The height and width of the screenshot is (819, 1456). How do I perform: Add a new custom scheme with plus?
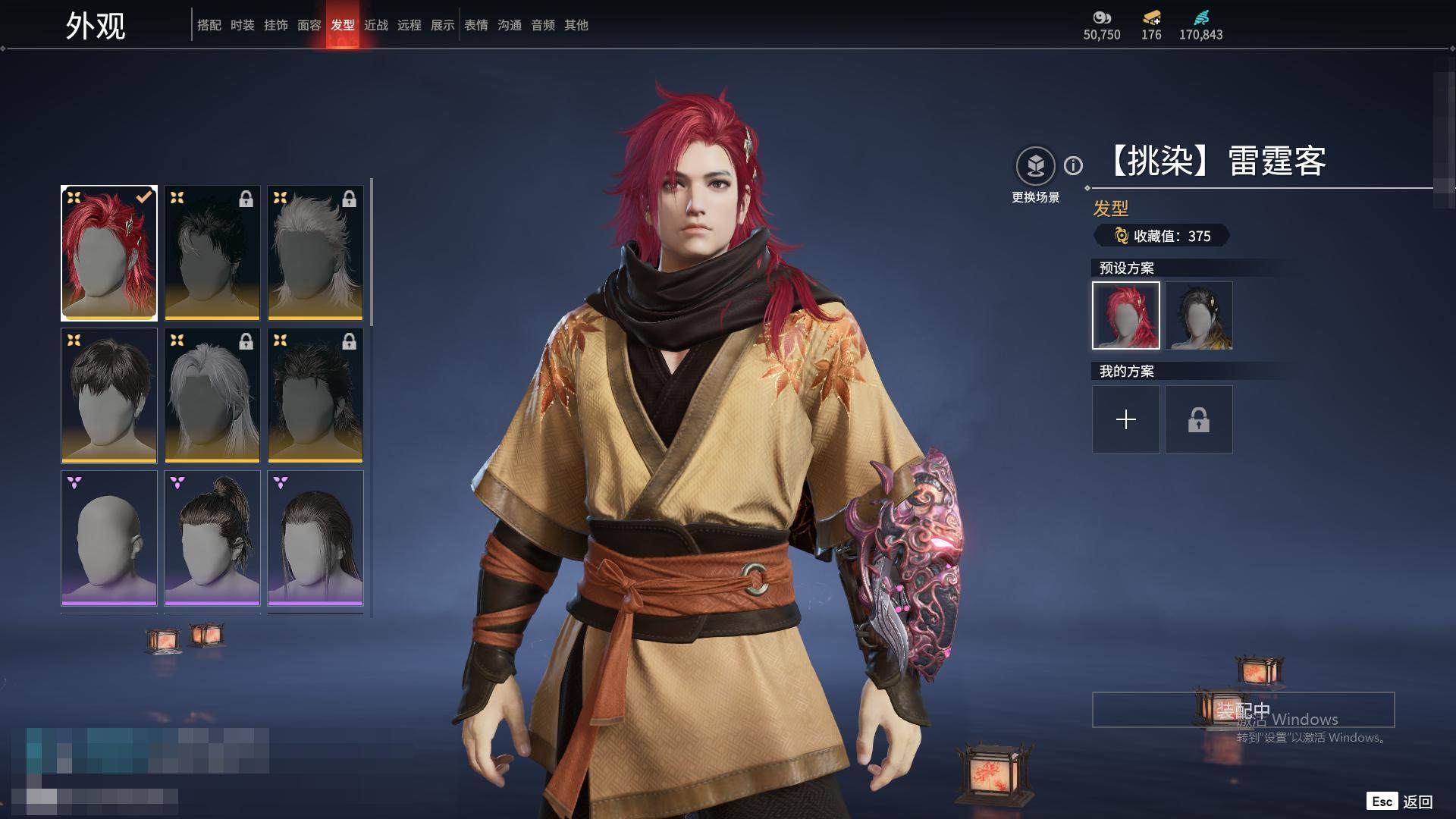coord(1125,419)
